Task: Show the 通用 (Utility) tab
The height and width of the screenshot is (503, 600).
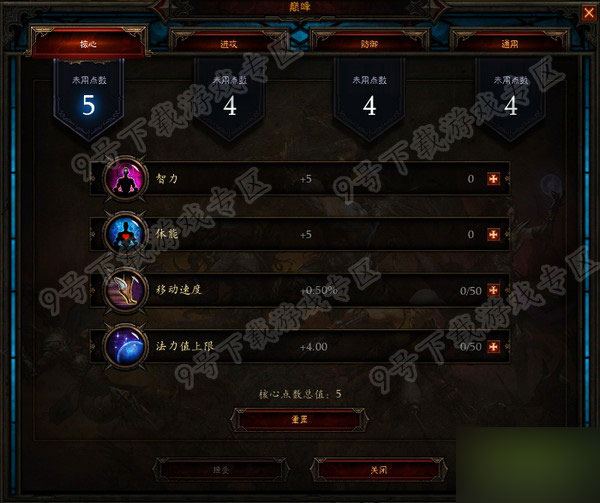Action: pos(510,43)
